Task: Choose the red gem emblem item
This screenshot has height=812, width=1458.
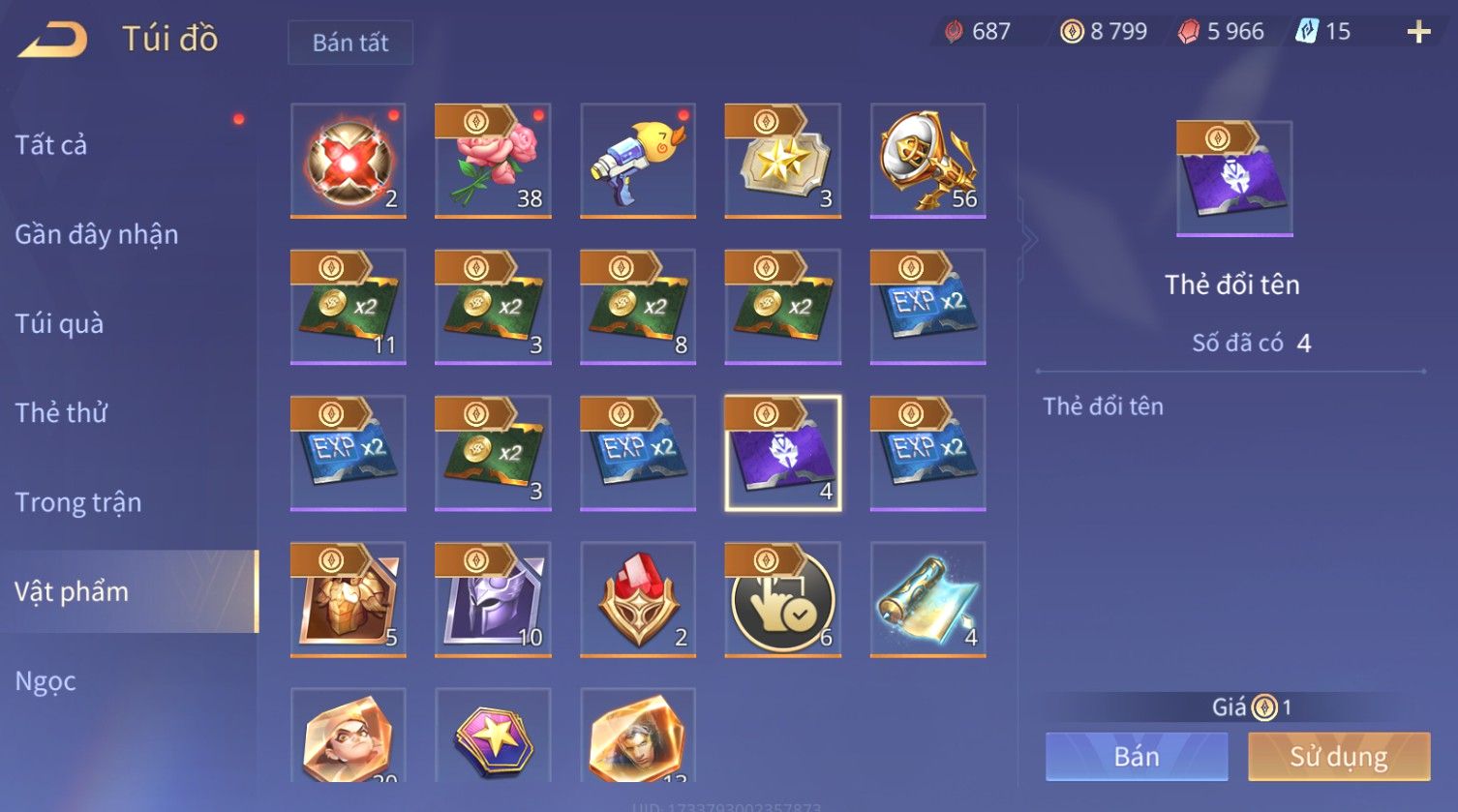Action: 638,599
